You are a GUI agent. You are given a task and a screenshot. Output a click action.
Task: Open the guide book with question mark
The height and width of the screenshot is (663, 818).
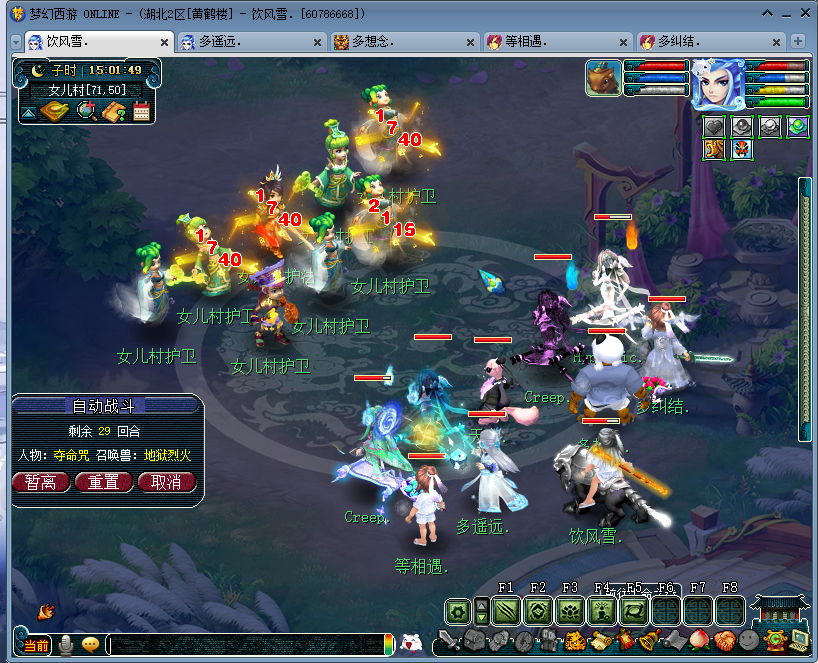coord(113,111)
